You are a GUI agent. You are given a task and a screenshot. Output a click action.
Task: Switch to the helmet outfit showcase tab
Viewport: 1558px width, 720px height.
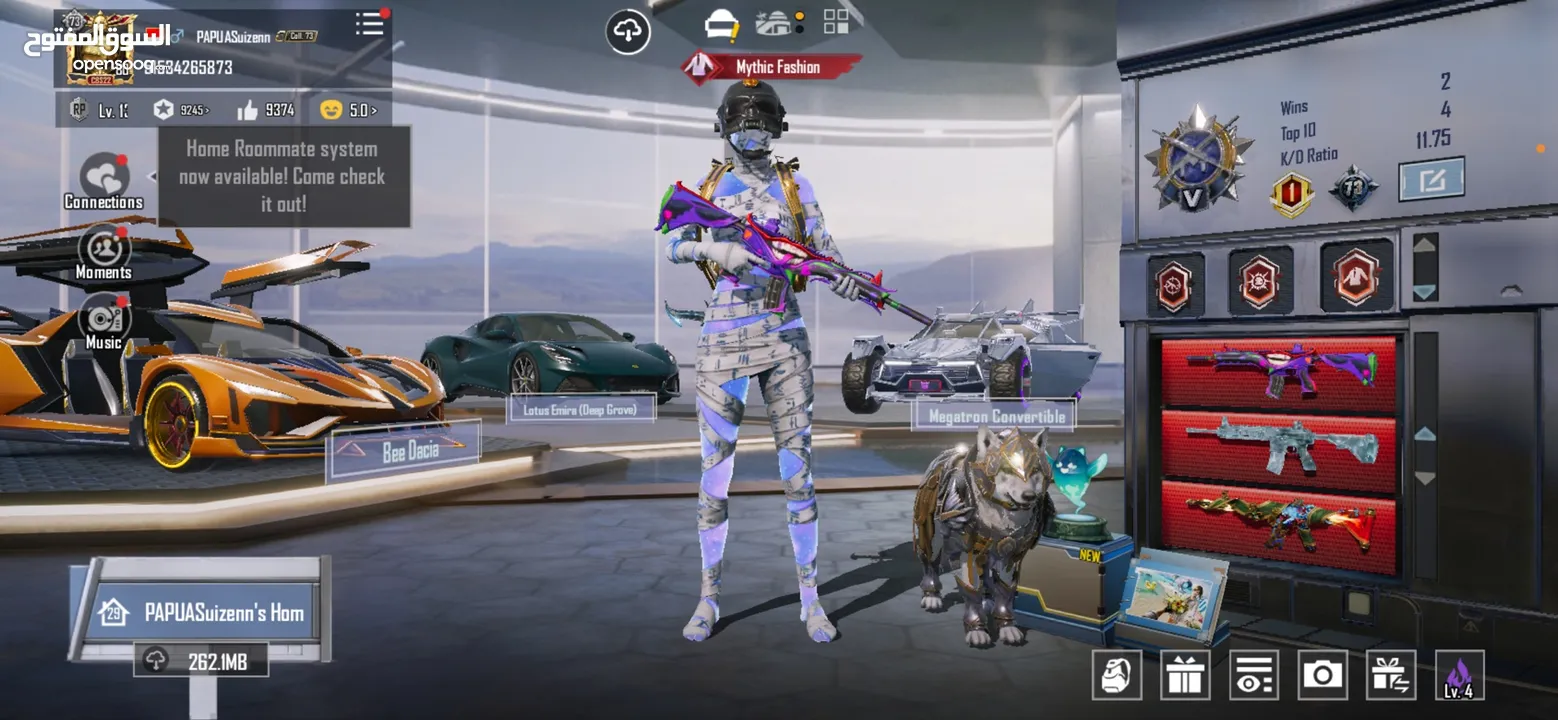pyautogui.click(x=721, y=24)
